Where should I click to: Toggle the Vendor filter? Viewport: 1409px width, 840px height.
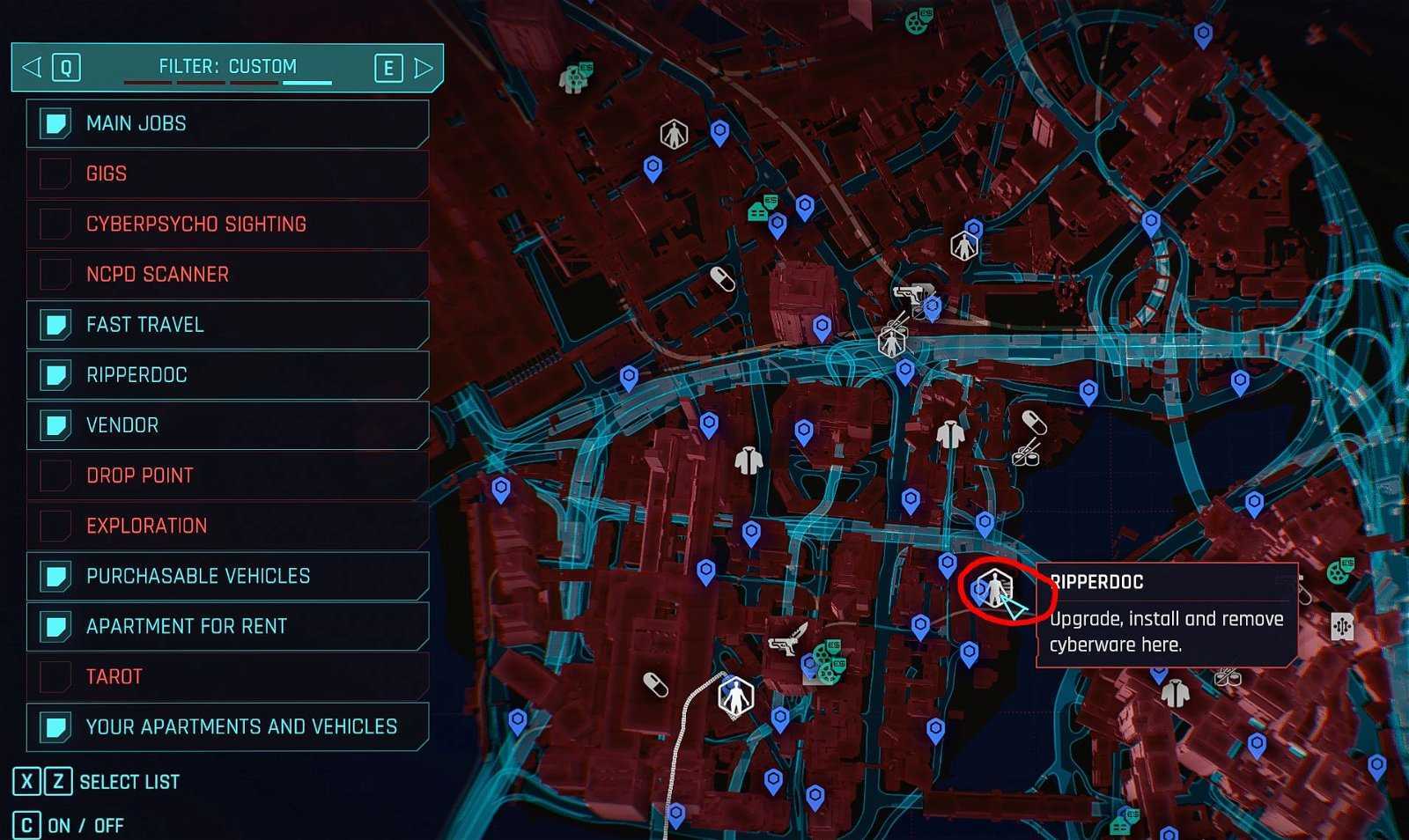click(x=55, y=425)
